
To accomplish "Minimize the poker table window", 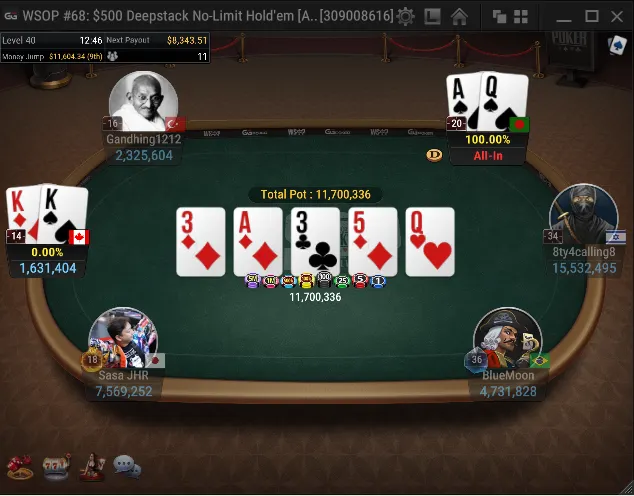I will coord(564,16).
